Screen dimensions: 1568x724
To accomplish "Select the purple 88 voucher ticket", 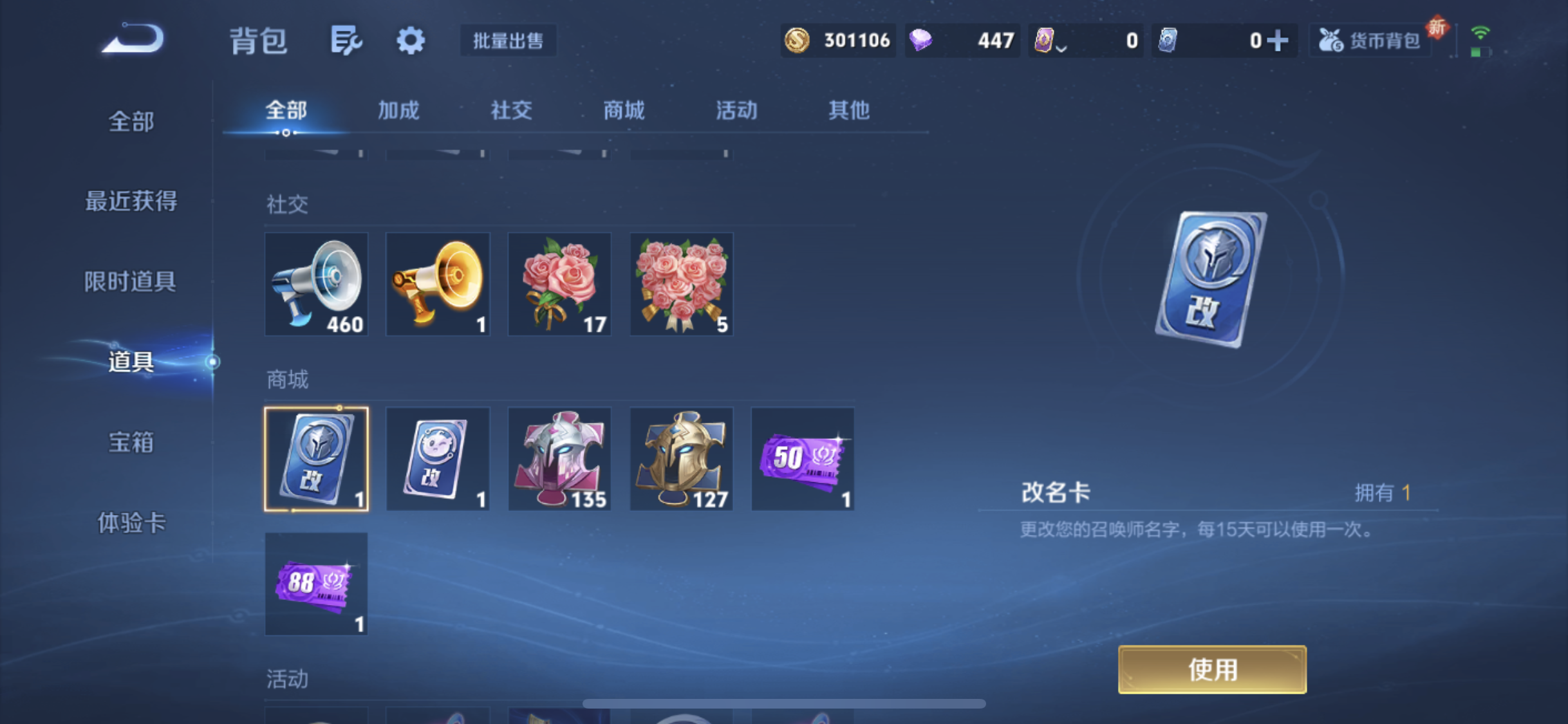I will tap(316, 584).
